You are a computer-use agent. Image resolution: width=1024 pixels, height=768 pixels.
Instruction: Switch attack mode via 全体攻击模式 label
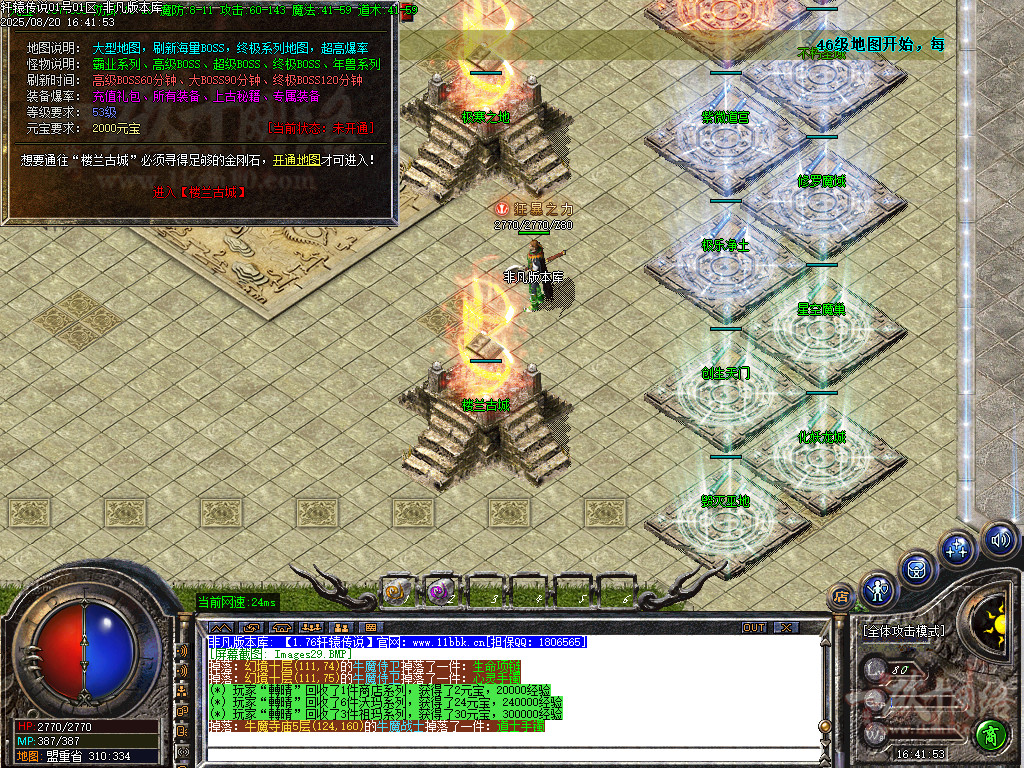click(x=903, y=631)
